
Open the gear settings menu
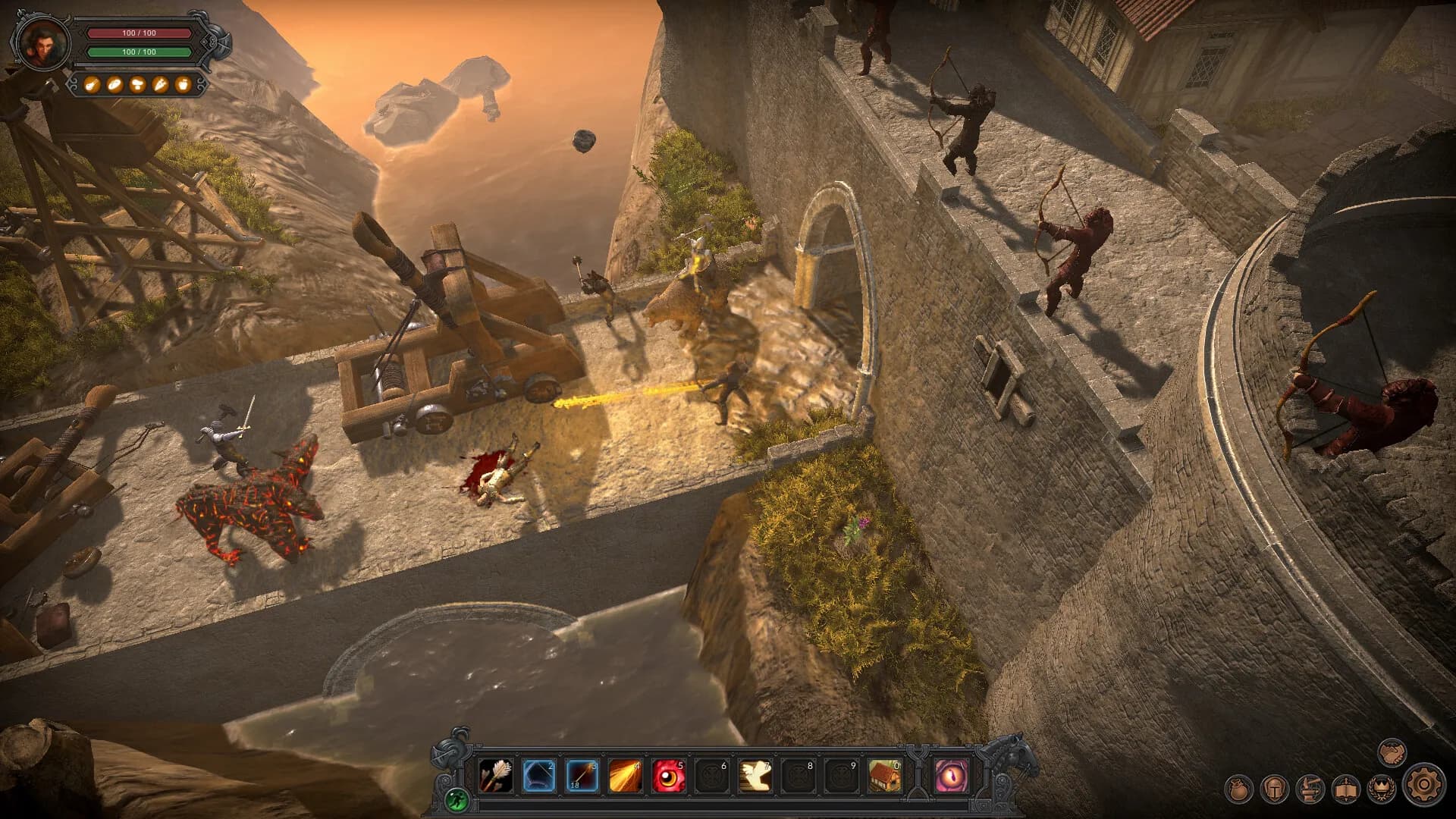coord(1423,784)
